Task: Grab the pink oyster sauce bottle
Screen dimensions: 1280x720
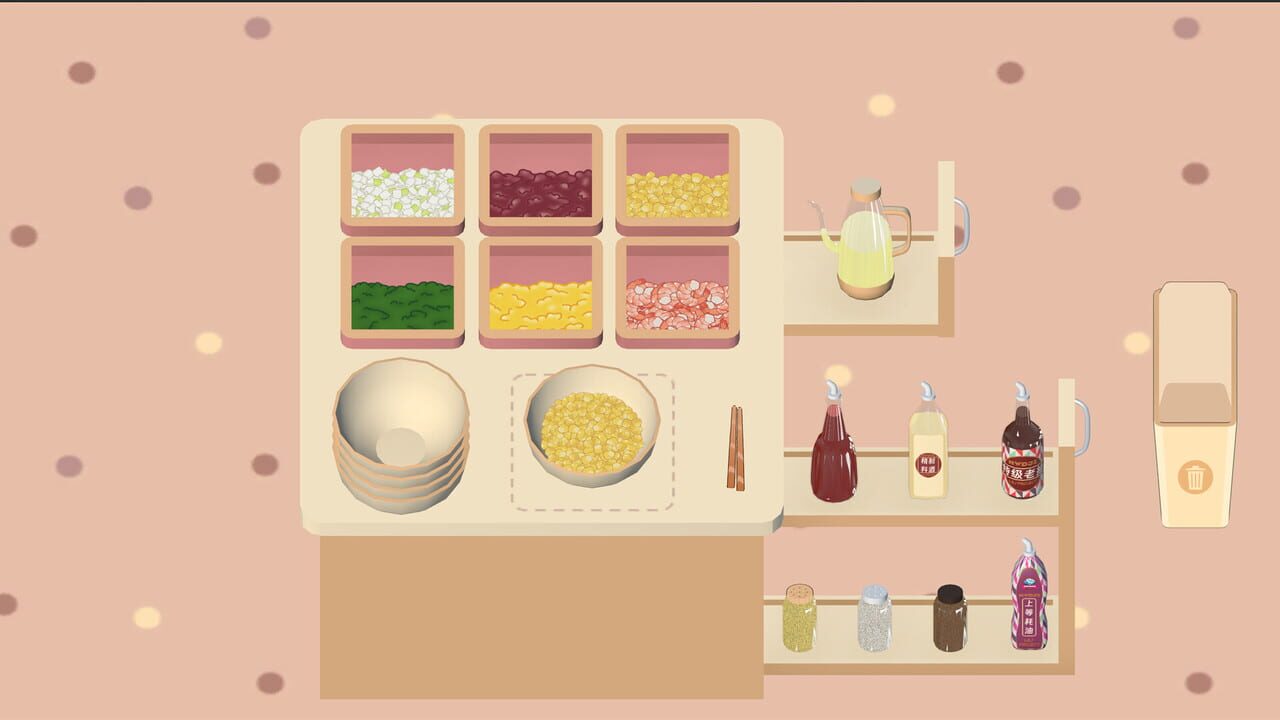Action: point(1030,600)
